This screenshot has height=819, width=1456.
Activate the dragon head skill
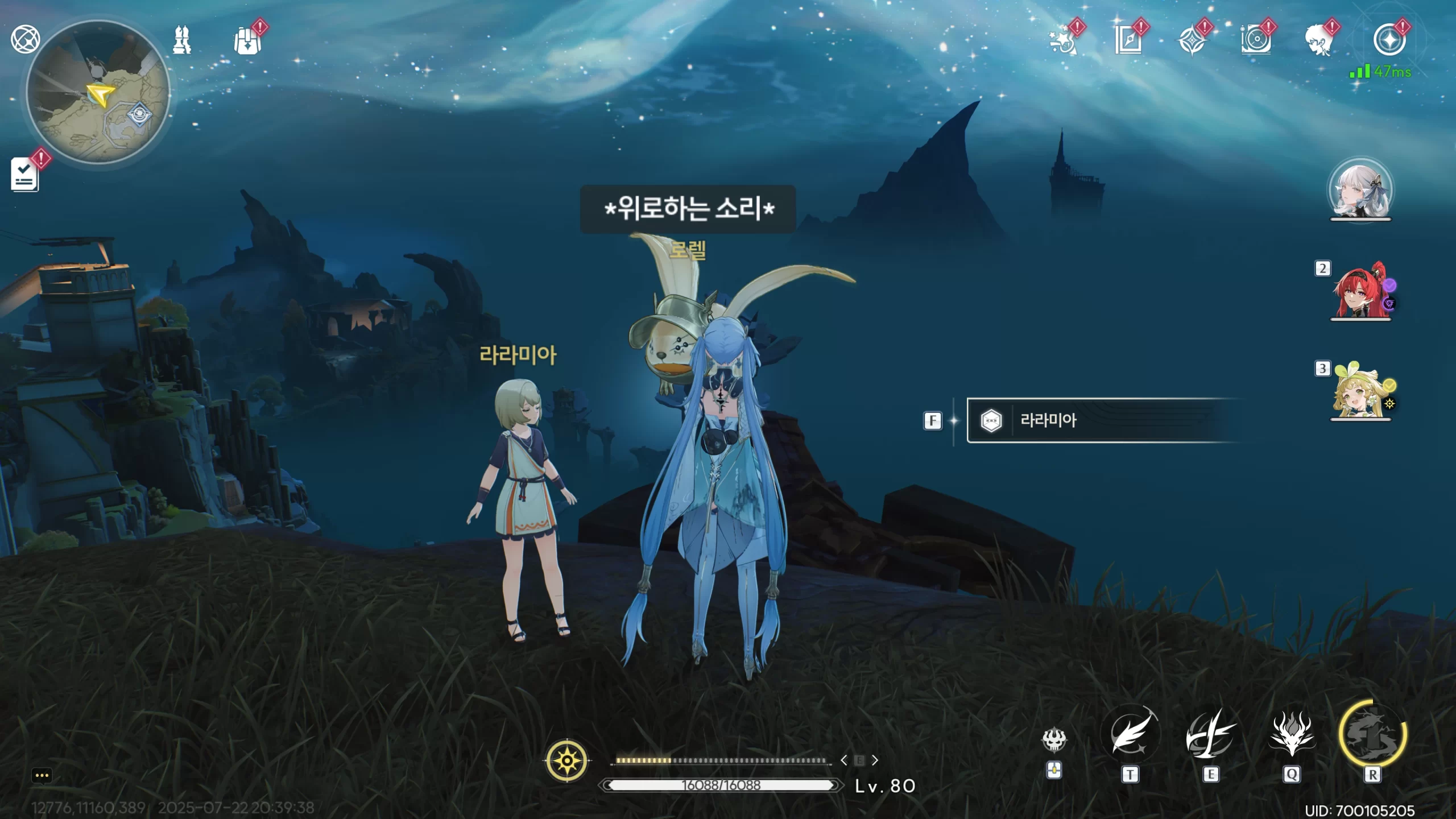coord(1292,736)
